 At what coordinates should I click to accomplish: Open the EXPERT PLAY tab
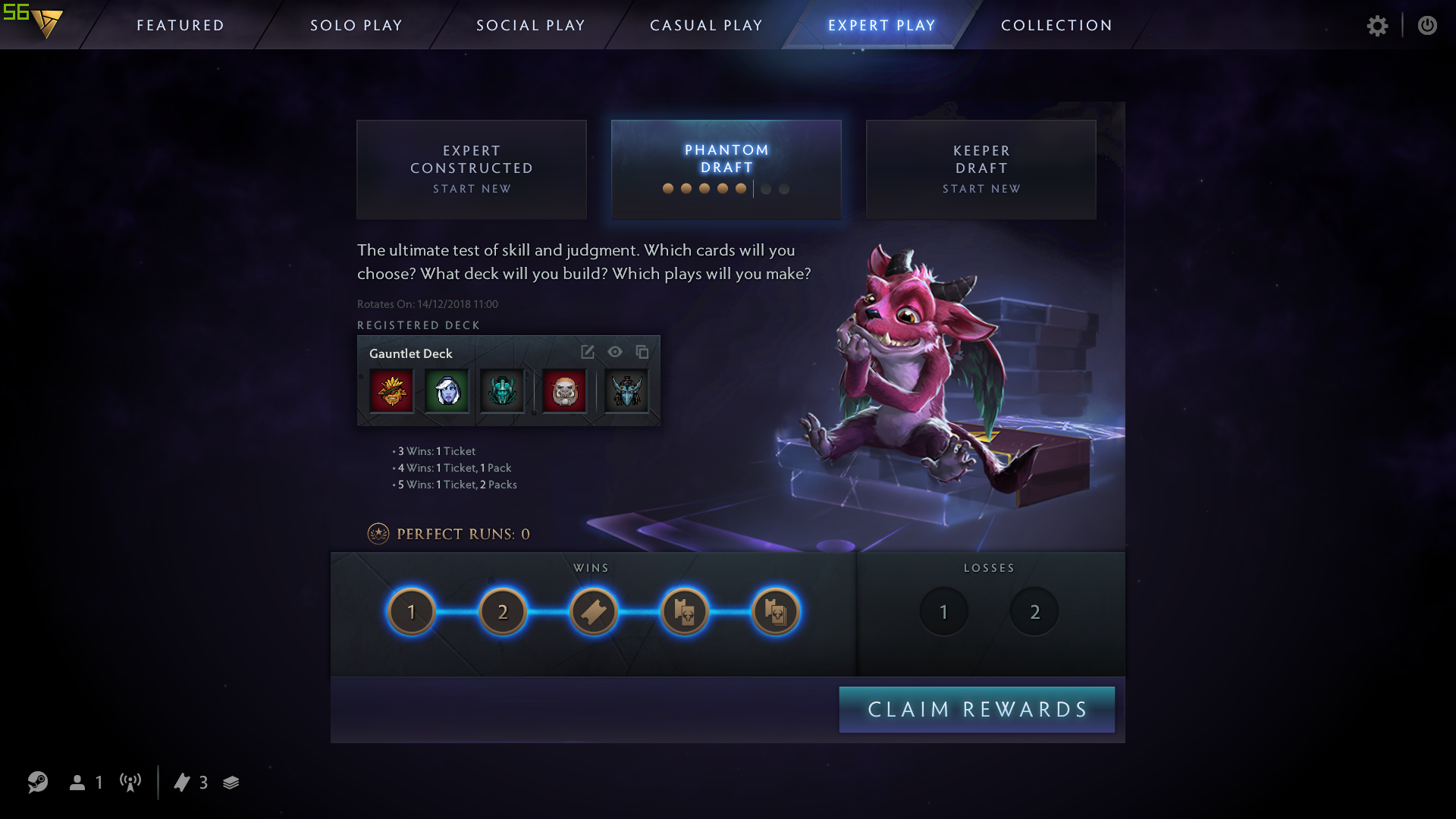point(881,25)
